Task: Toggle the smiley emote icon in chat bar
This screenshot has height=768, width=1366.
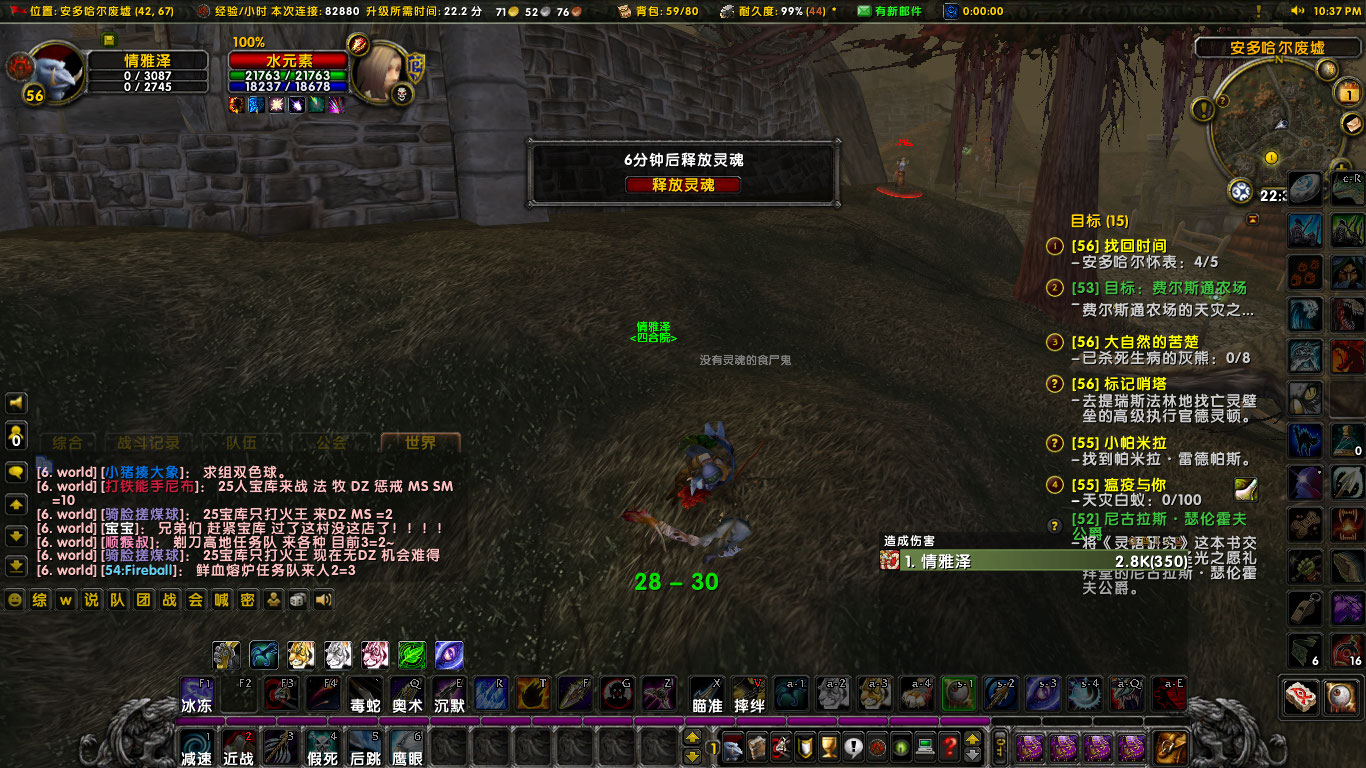Action: 14,600
